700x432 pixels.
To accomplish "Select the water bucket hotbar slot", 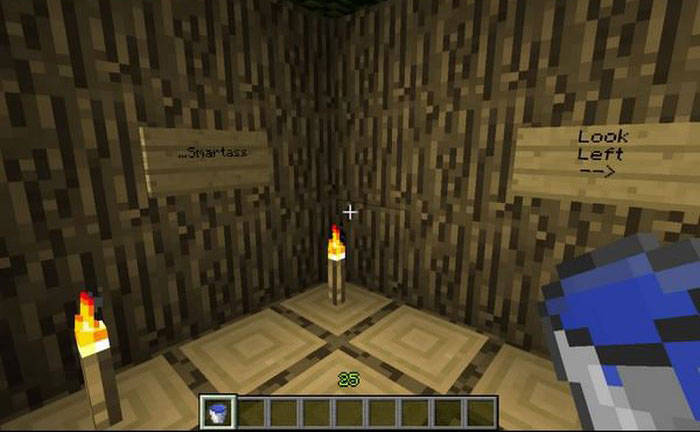I will [217, 411].
